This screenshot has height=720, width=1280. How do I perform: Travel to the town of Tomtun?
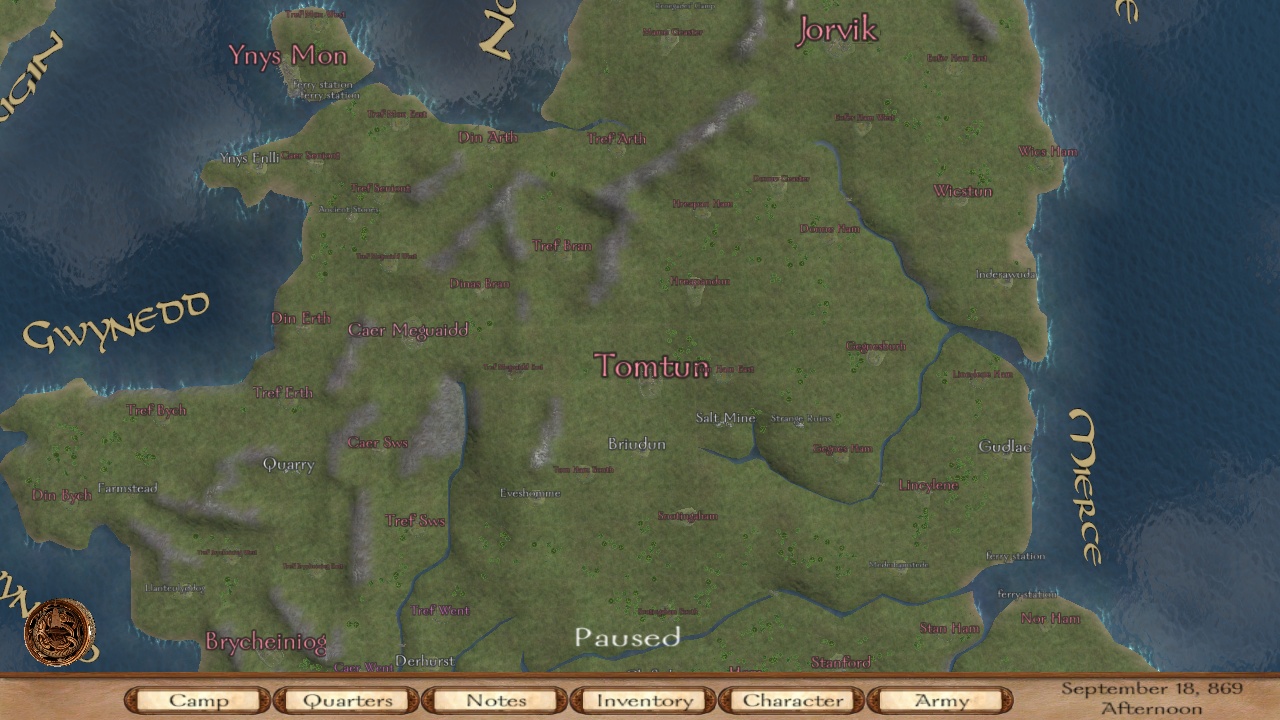point(651,367)
